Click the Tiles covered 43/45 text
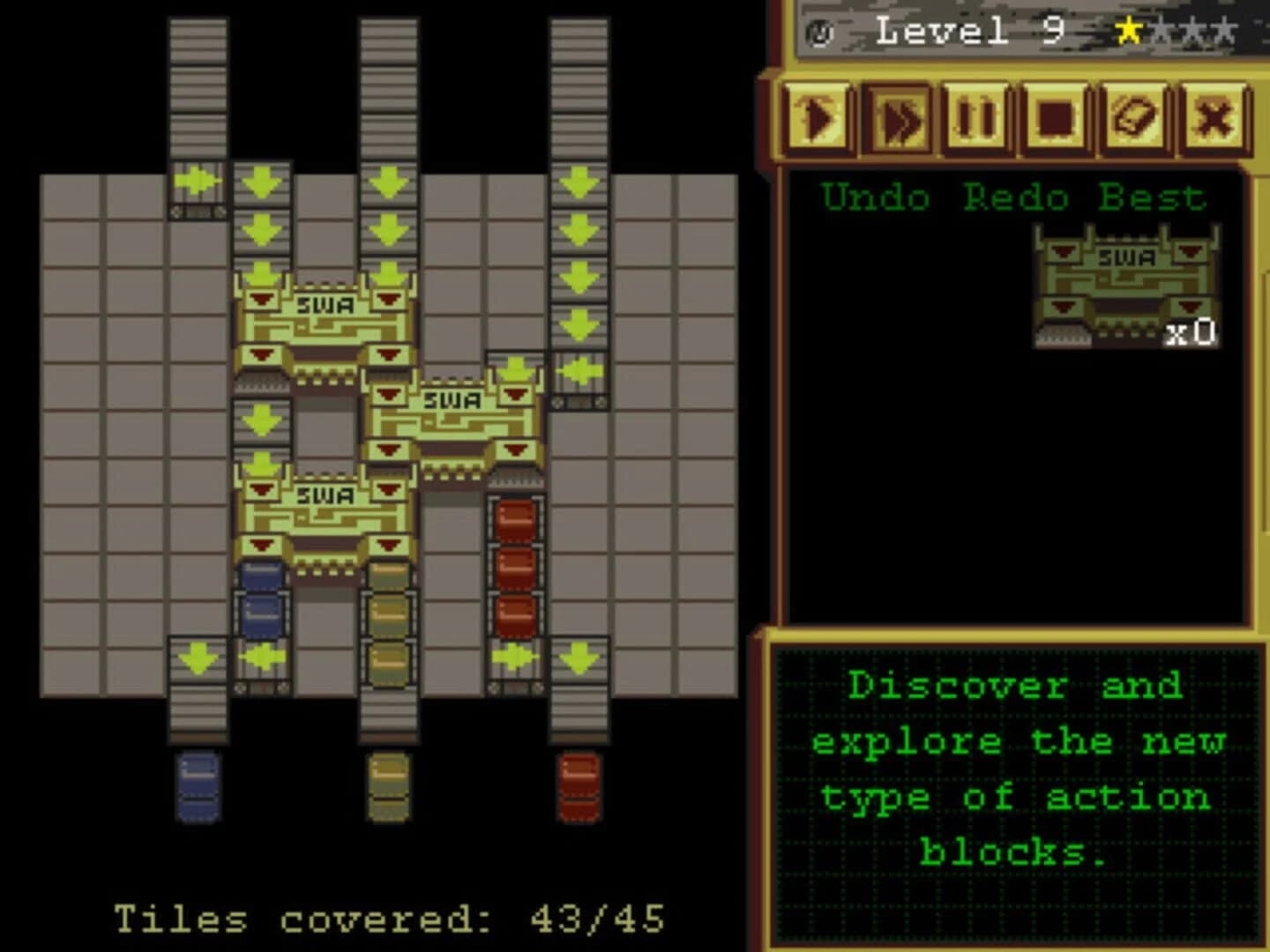 pos(388,919)
